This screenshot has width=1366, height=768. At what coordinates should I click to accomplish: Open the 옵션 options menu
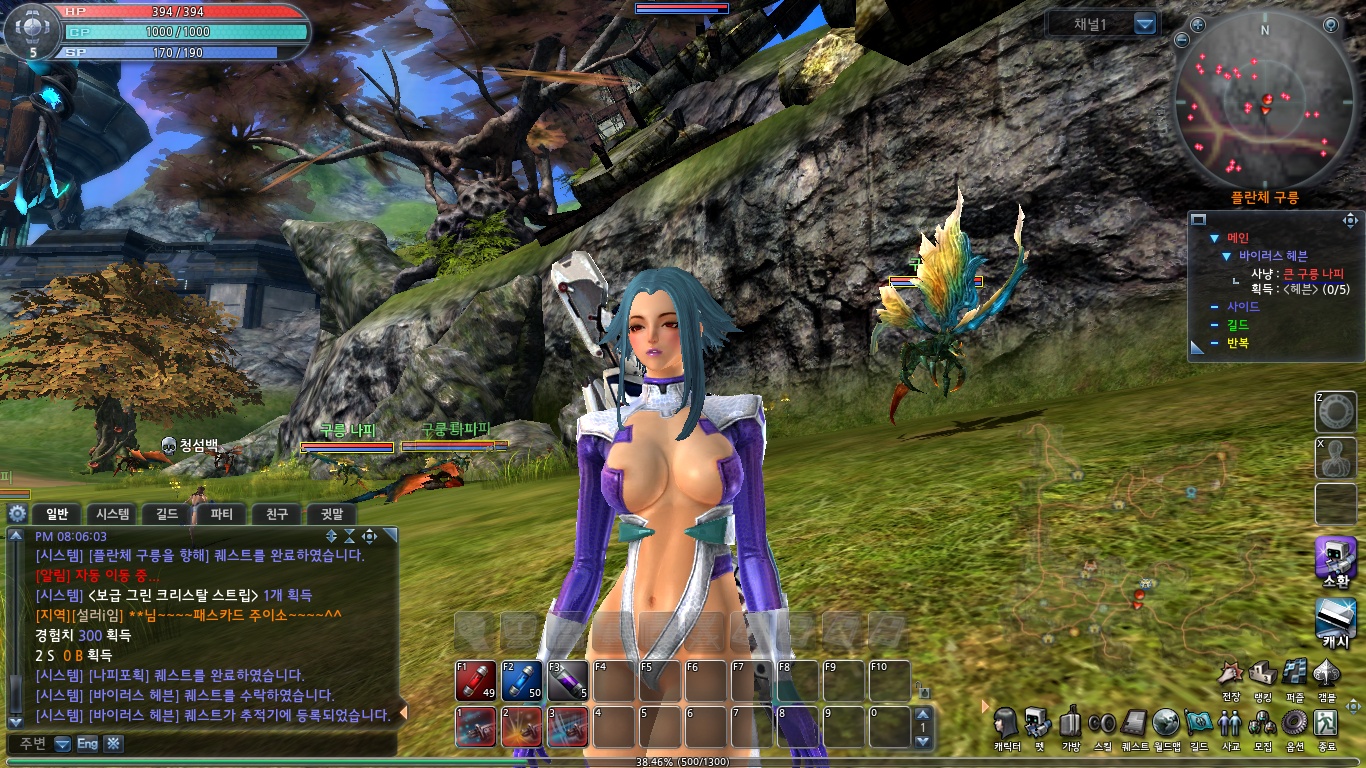(x=1294, y=723)
